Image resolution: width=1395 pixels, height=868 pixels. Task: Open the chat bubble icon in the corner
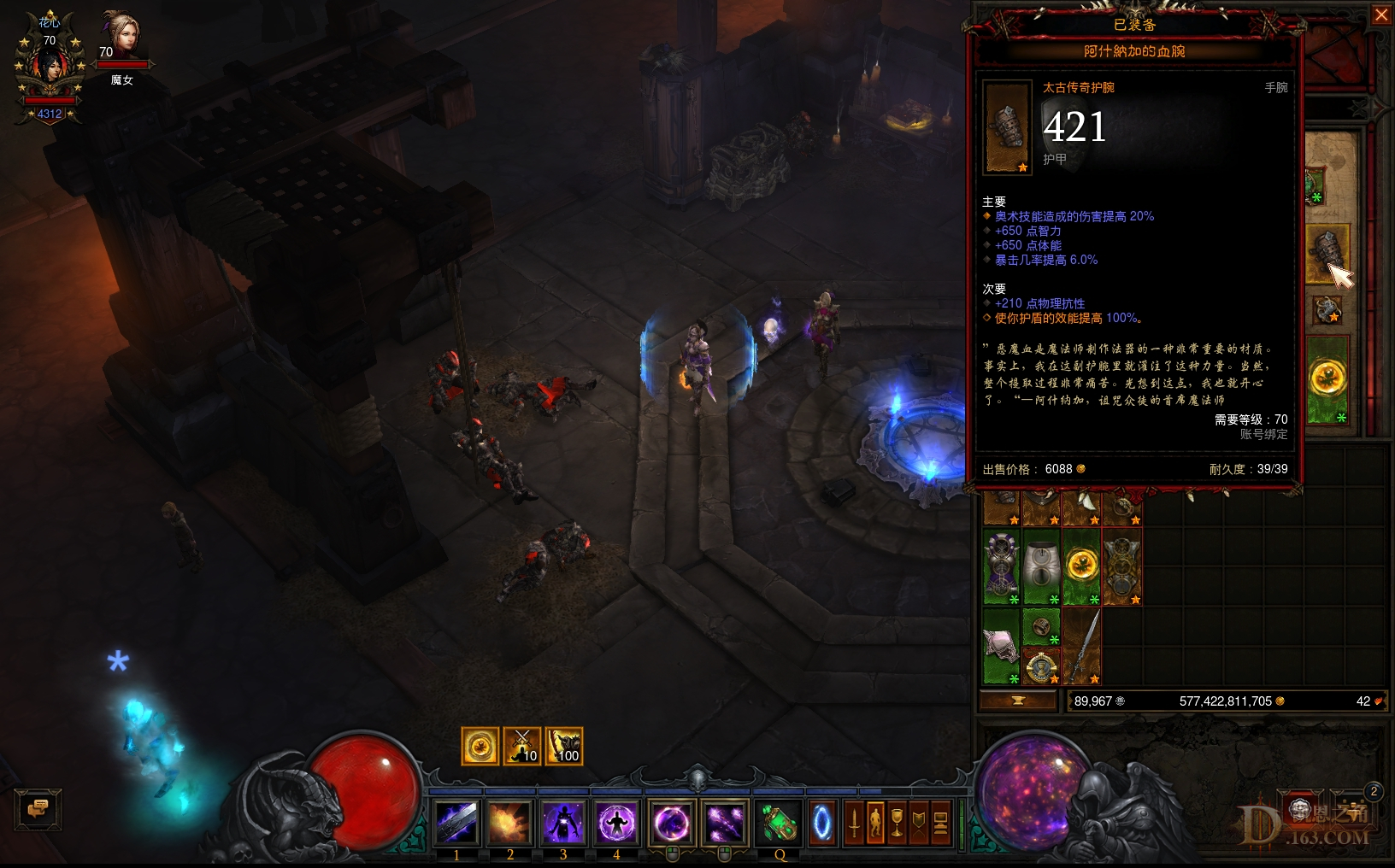[38, 807]
